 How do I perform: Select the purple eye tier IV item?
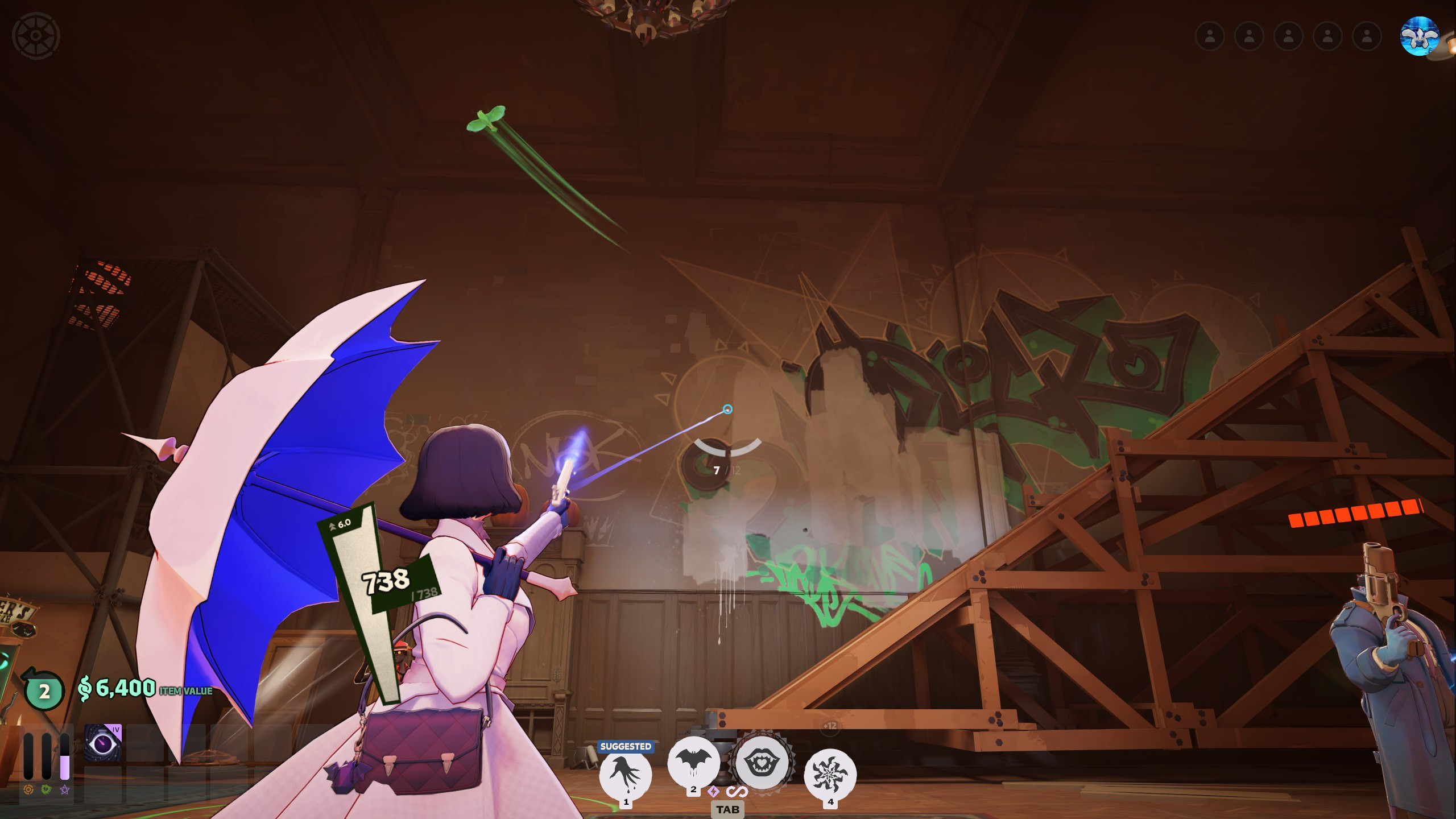point(103,742)
